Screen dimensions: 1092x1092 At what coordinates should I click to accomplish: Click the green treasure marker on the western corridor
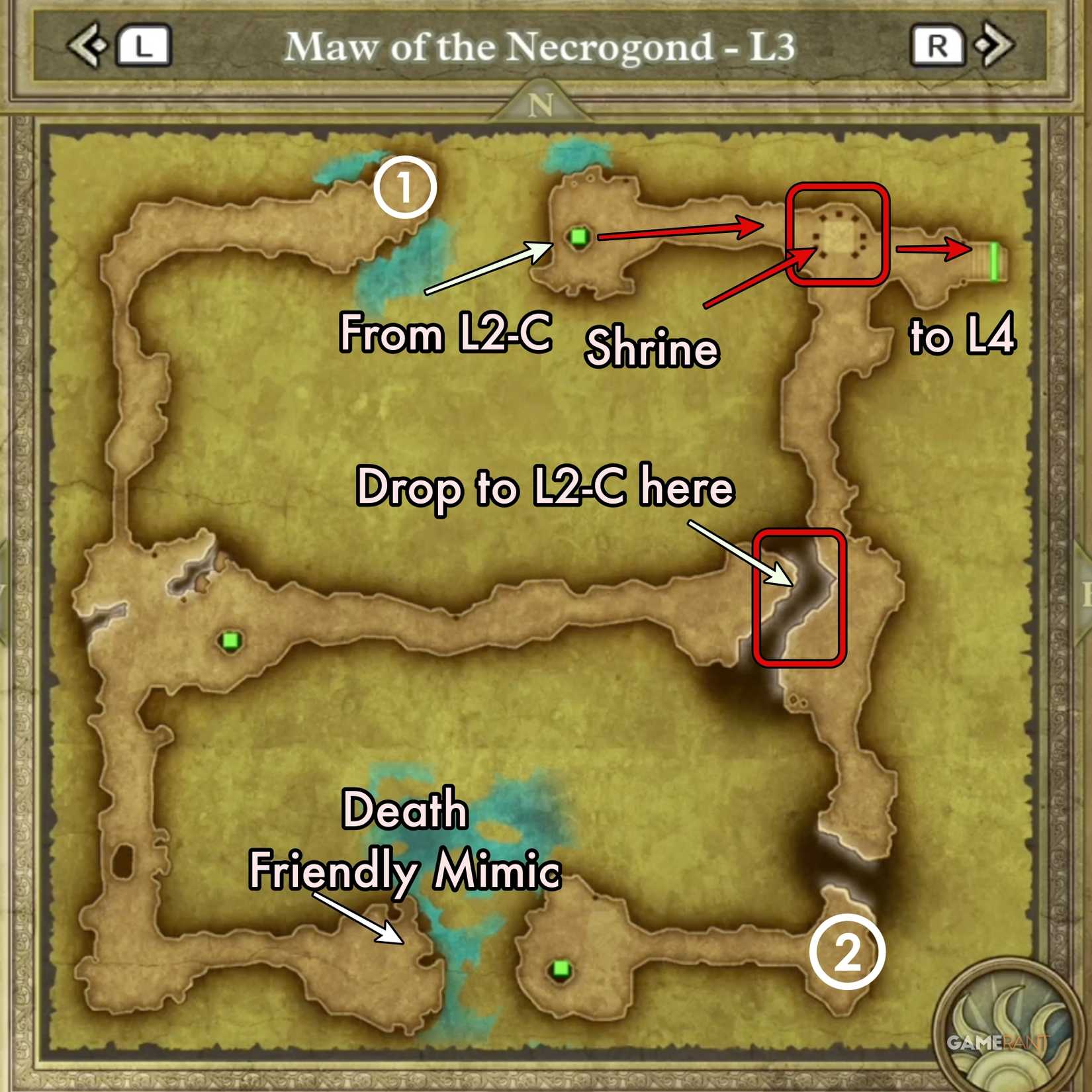click(x=230, y=641)
